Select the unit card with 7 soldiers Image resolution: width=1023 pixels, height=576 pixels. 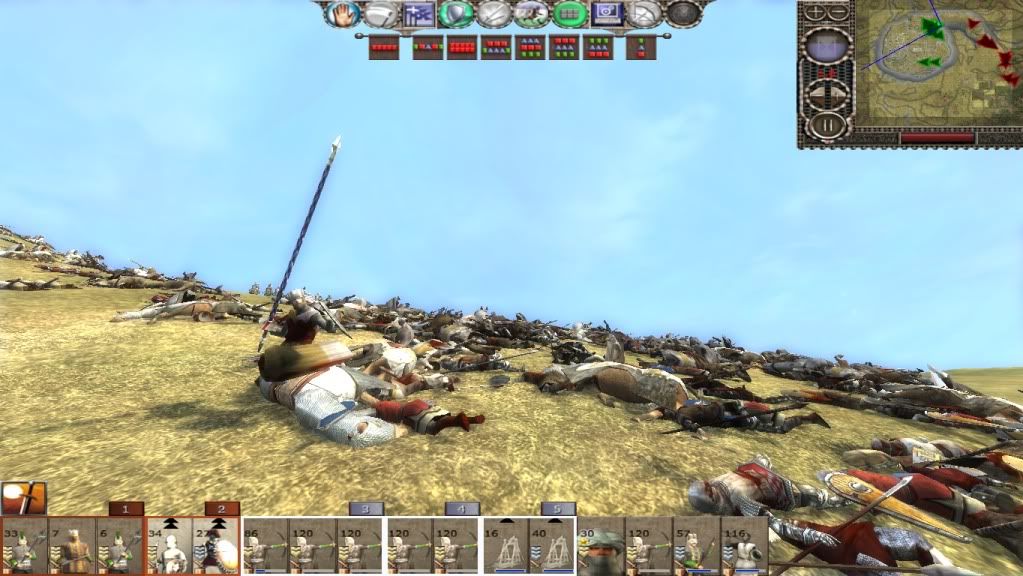tap(72, 546)
